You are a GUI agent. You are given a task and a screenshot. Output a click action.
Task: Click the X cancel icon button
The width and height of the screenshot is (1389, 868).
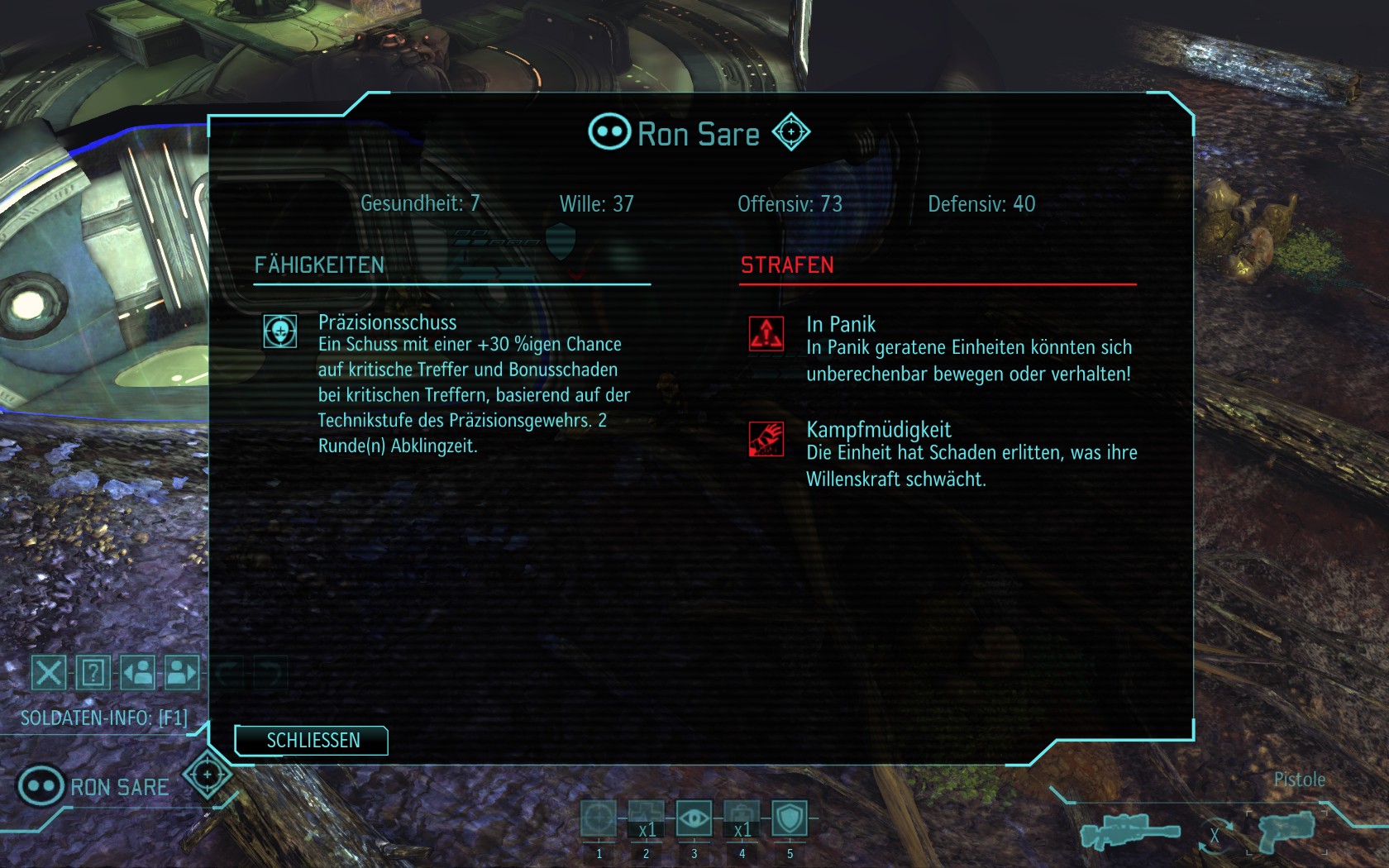[x=49, y=673]
